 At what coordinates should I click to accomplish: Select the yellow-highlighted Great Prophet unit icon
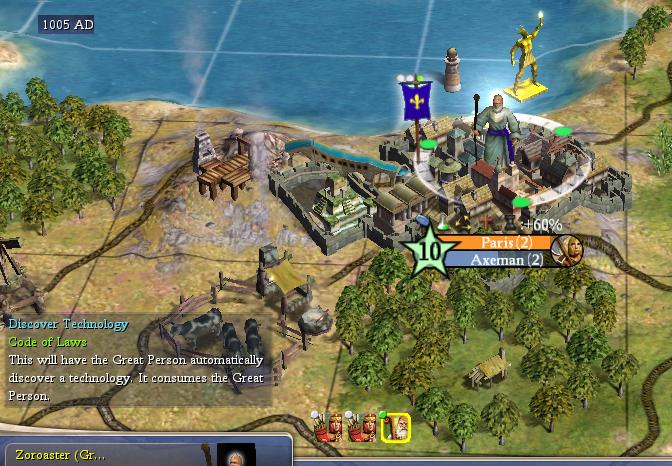pos(398,428)
